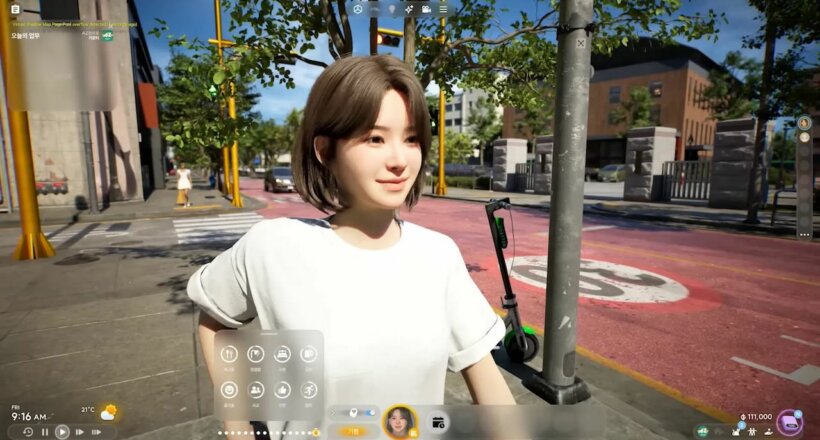Screen dimensions: 820x440
Task: Click the time rewind clock icon
Action: point(27,432)
